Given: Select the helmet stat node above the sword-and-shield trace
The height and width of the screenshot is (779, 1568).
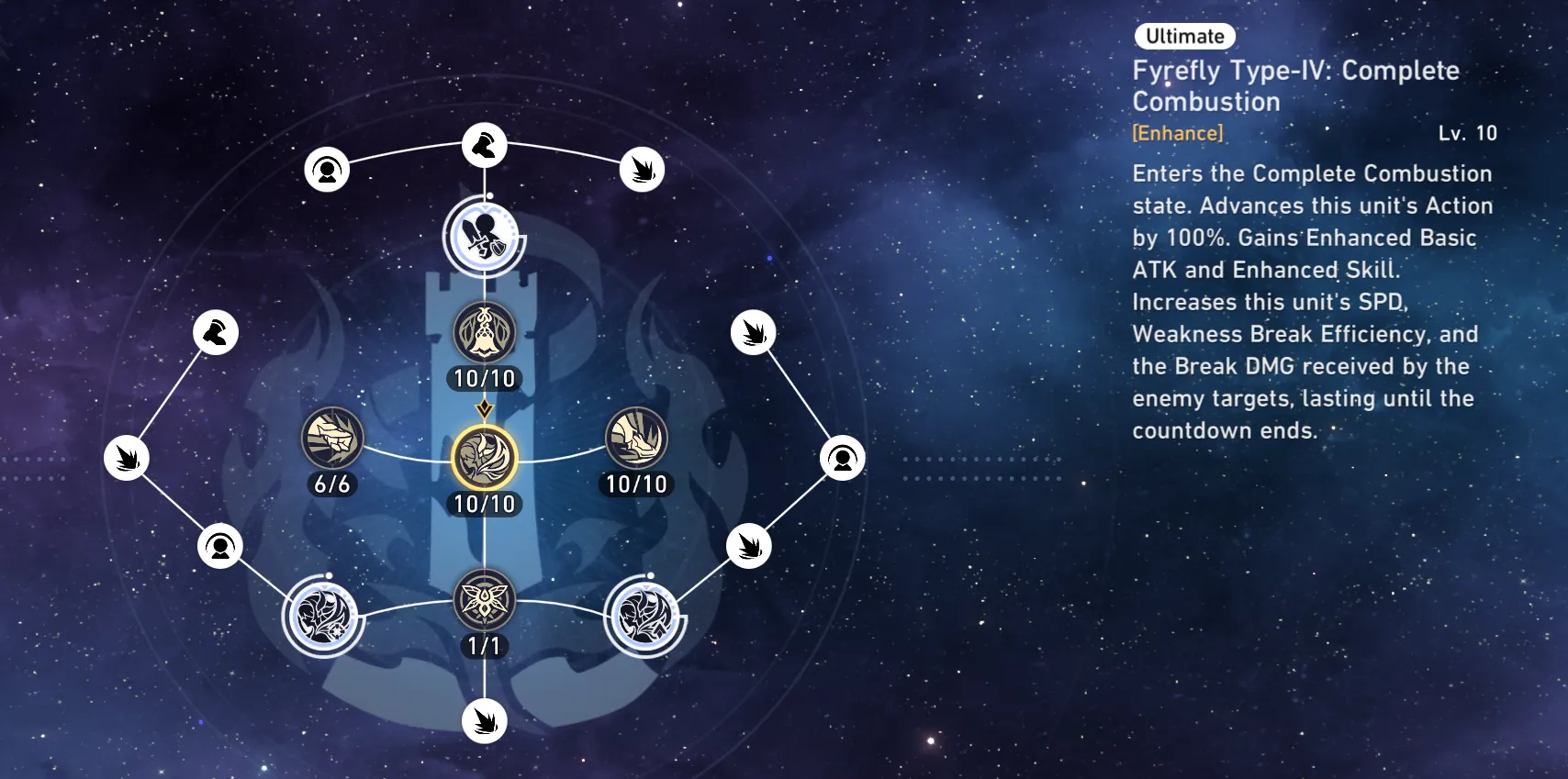Looking at the screenshot, I should pos(485,145).
